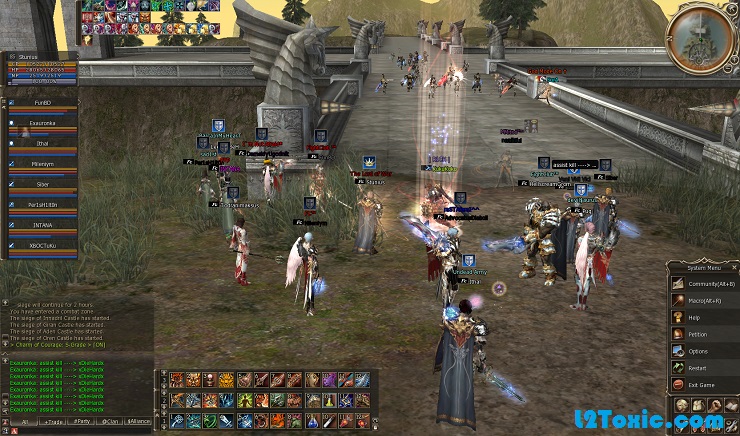Open the character face icon in bottom-right menu bar

(682, 405)
